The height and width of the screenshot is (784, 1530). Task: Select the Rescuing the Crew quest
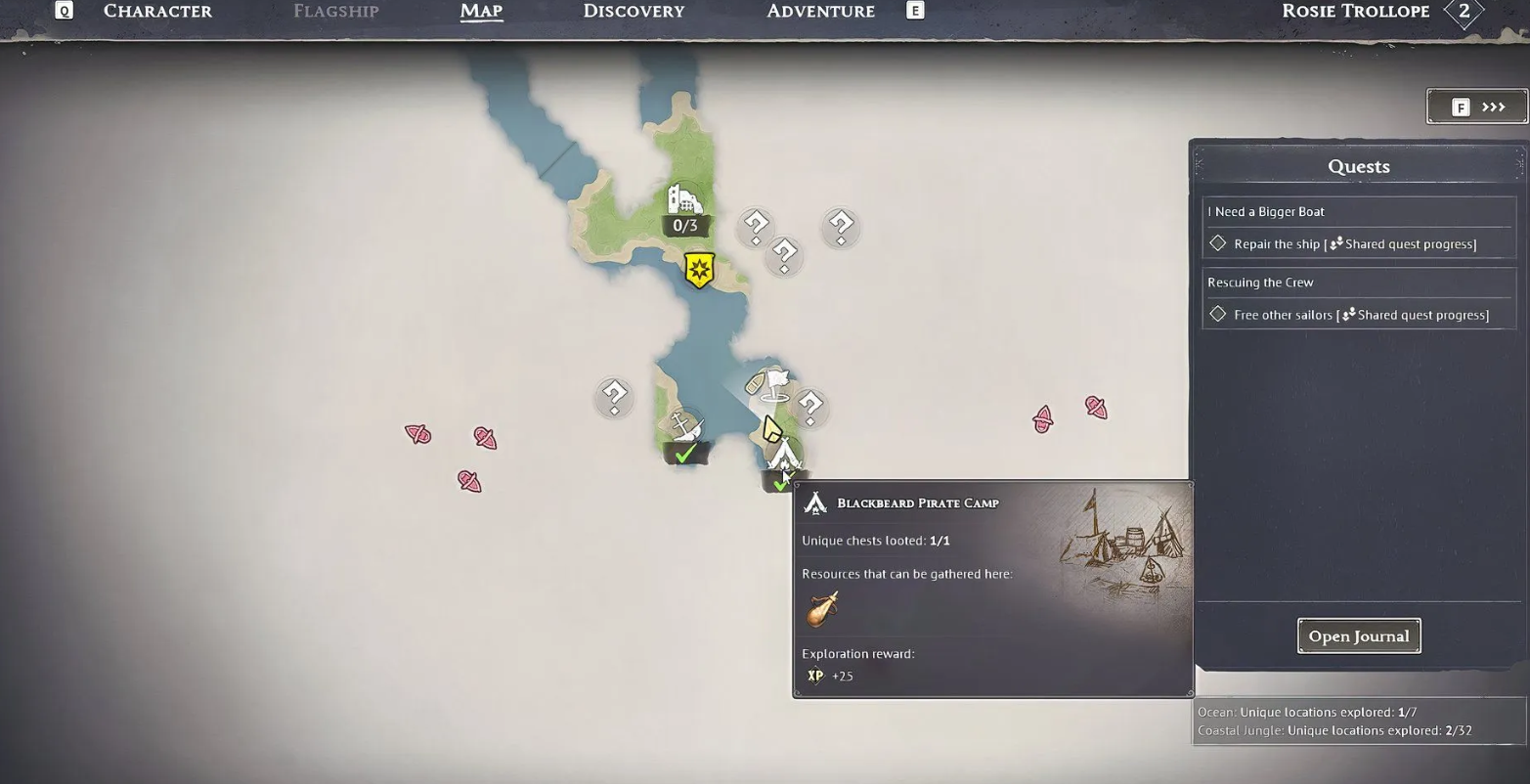coord(1260,283)
